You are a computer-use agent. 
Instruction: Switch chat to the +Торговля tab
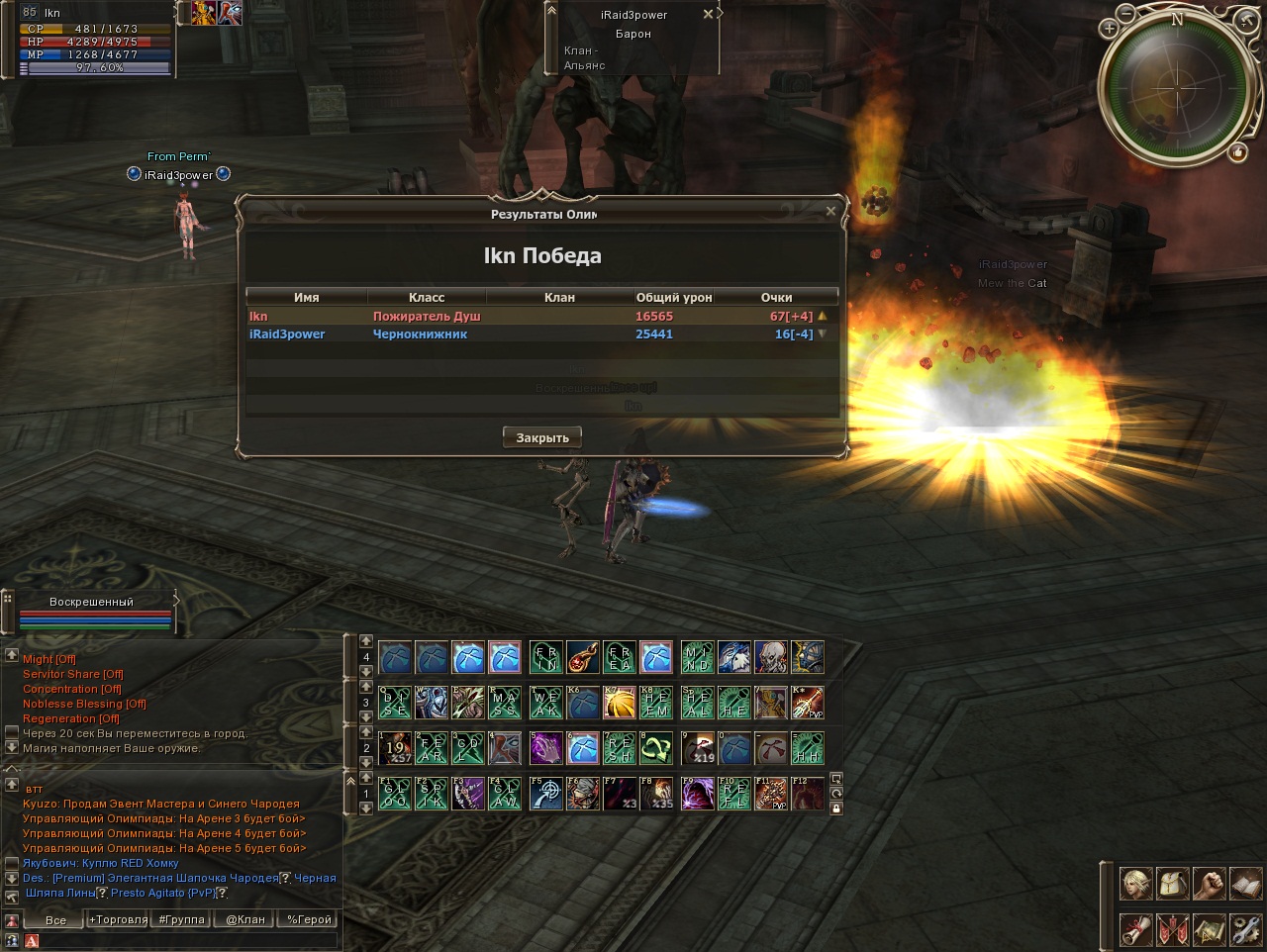pyautogui.click(x=119, y=919)
